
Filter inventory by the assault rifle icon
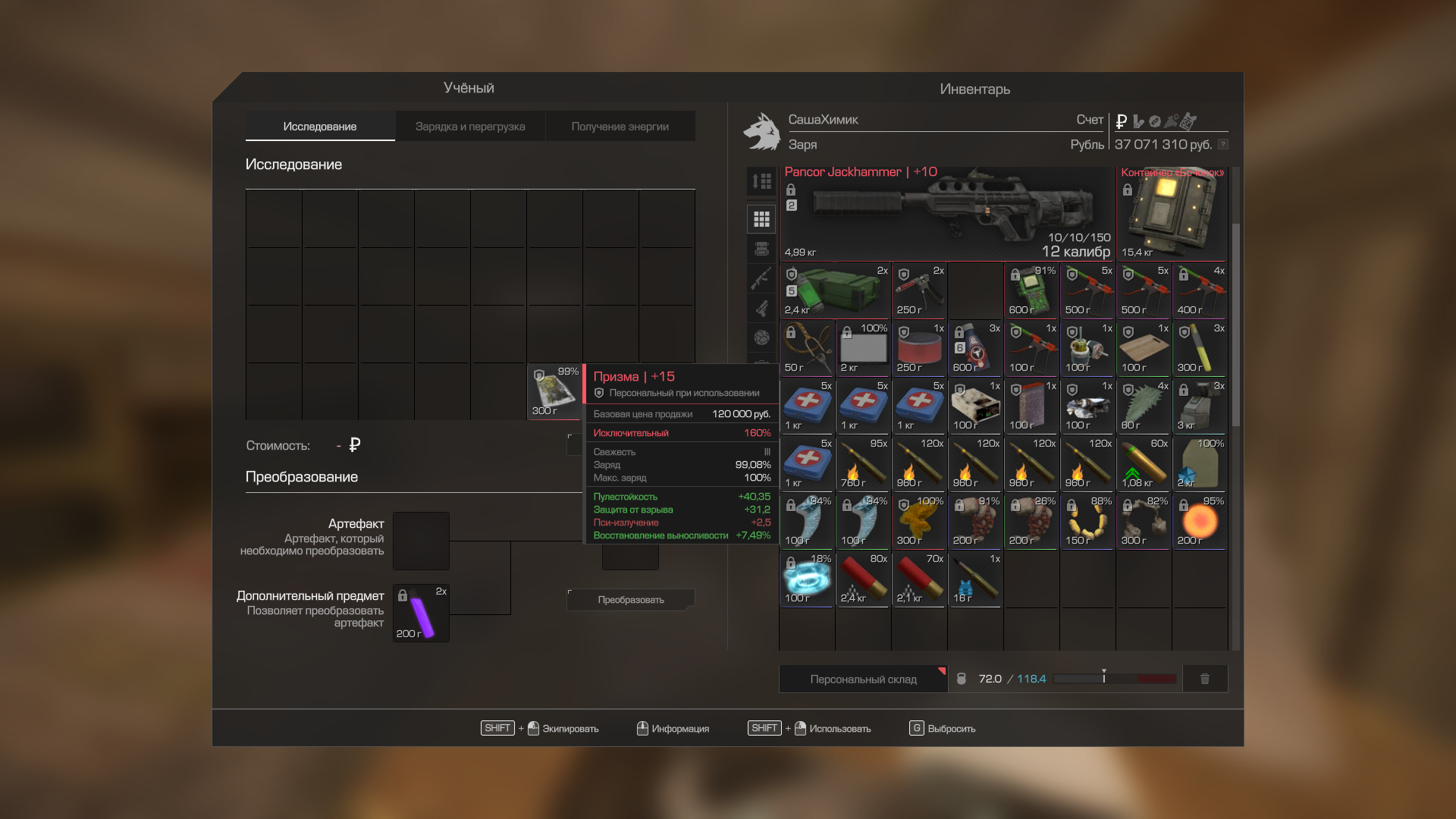pyautogui.click(x=761, y=278)
